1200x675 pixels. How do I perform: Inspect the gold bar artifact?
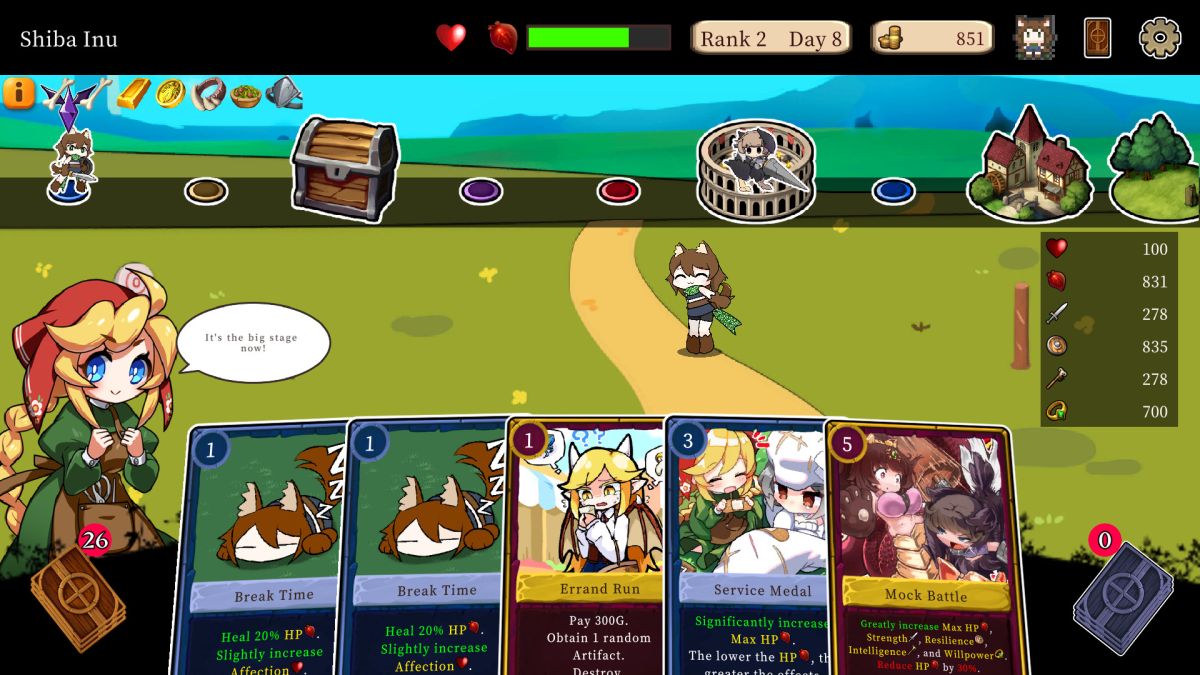coord(133,93)
